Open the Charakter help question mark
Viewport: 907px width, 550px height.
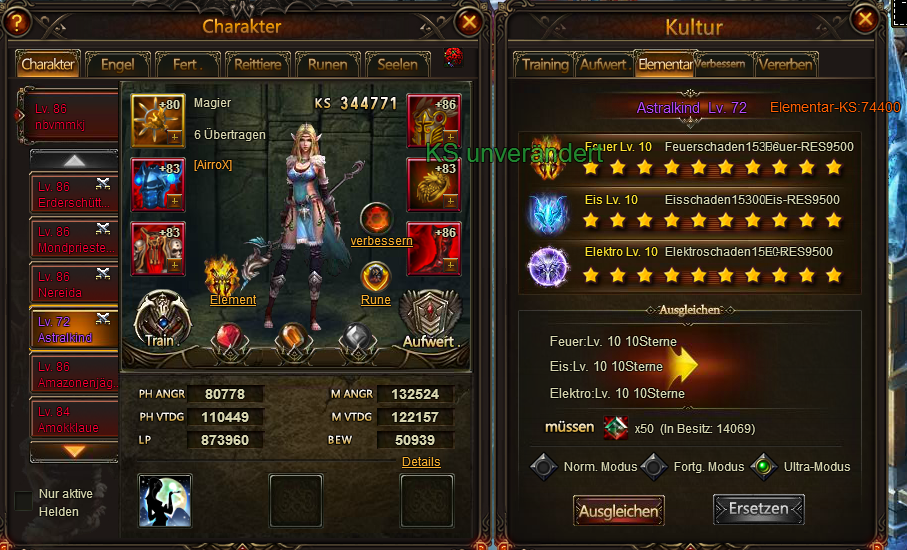[16, 22]
